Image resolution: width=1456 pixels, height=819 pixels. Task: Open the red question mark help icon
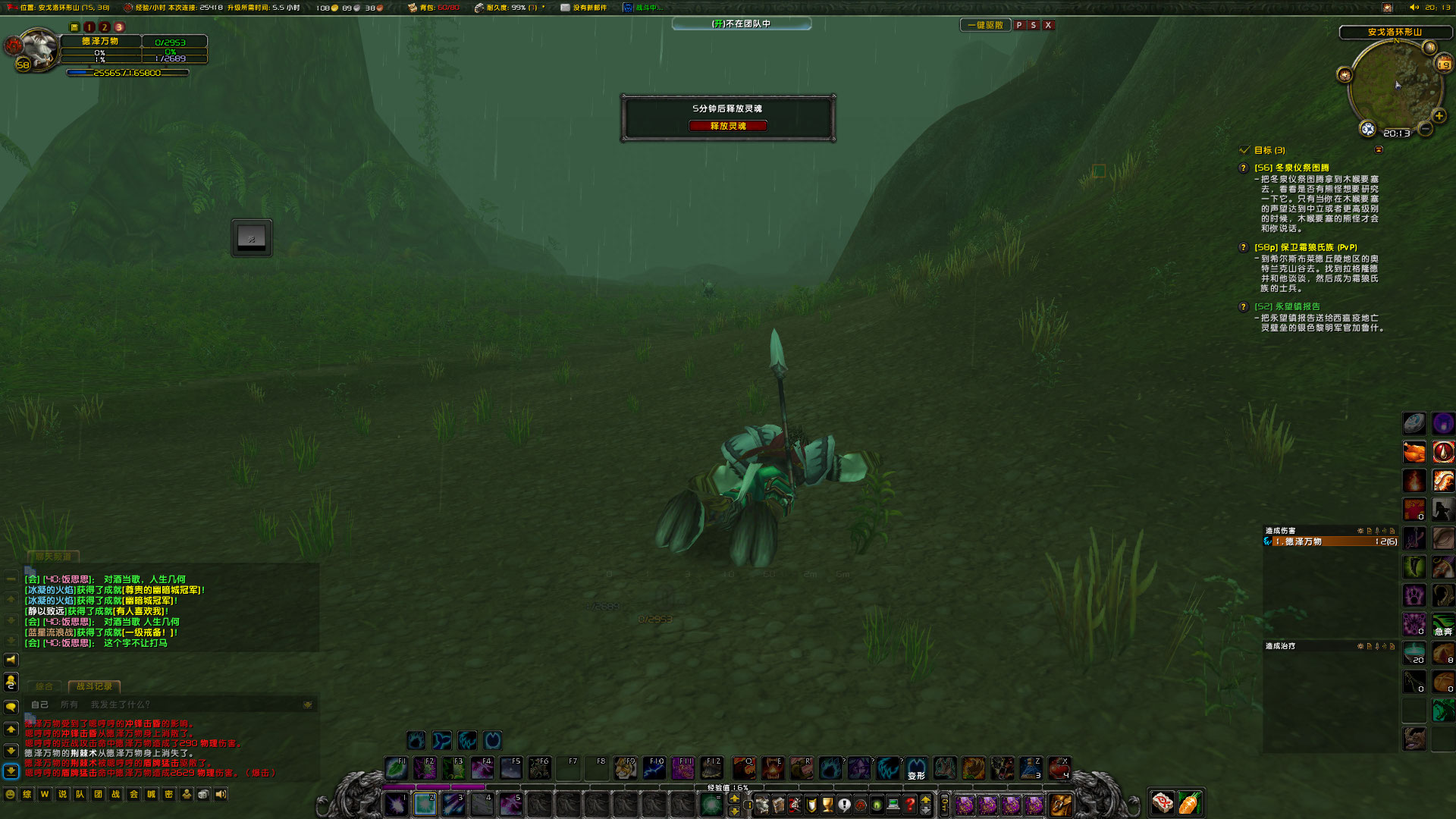pos(909,803)
